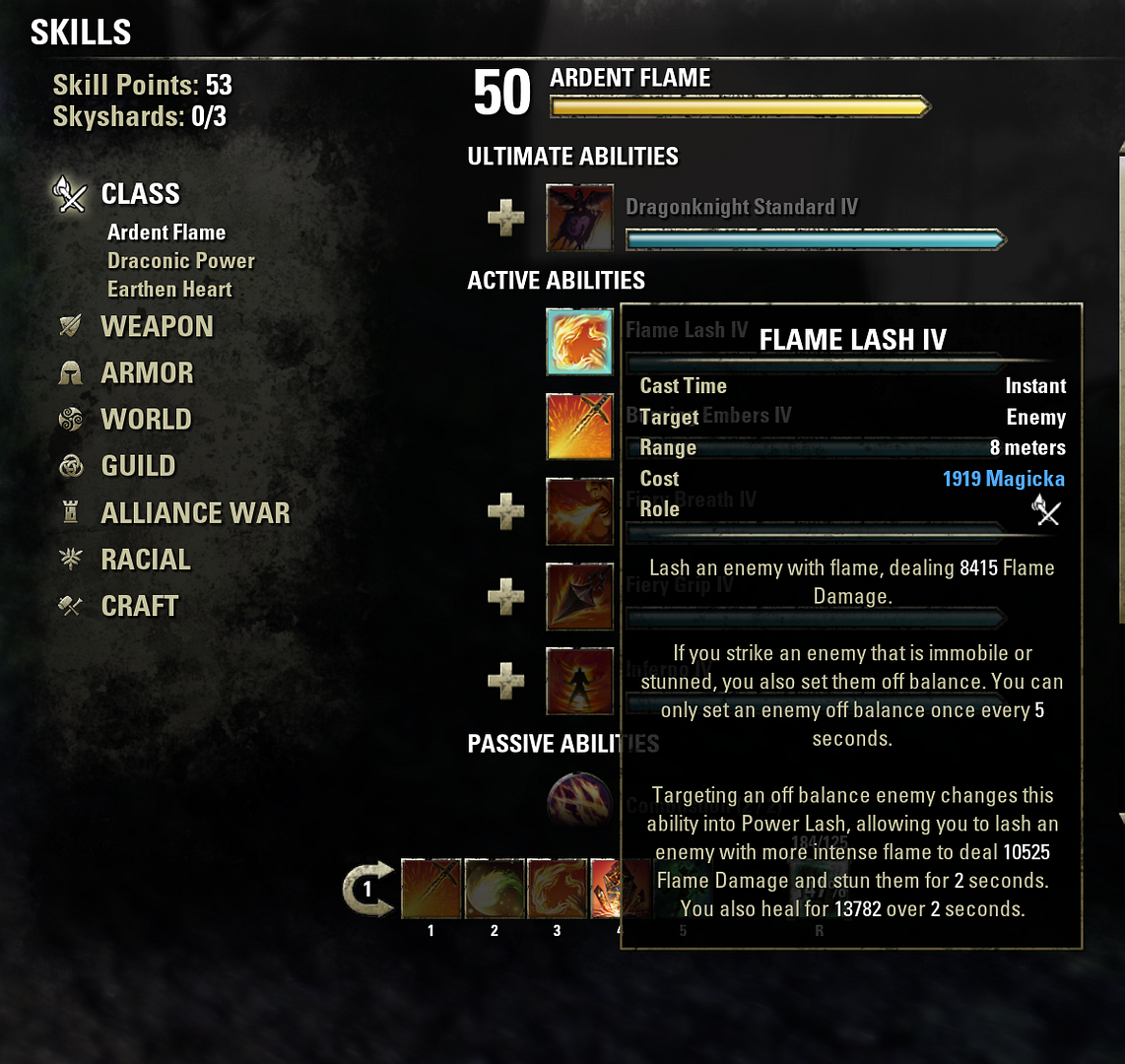The width and height of the screenshot is (1125, 1064).
Task: Expand the Class skill category
Action: (x=140, y=194)
